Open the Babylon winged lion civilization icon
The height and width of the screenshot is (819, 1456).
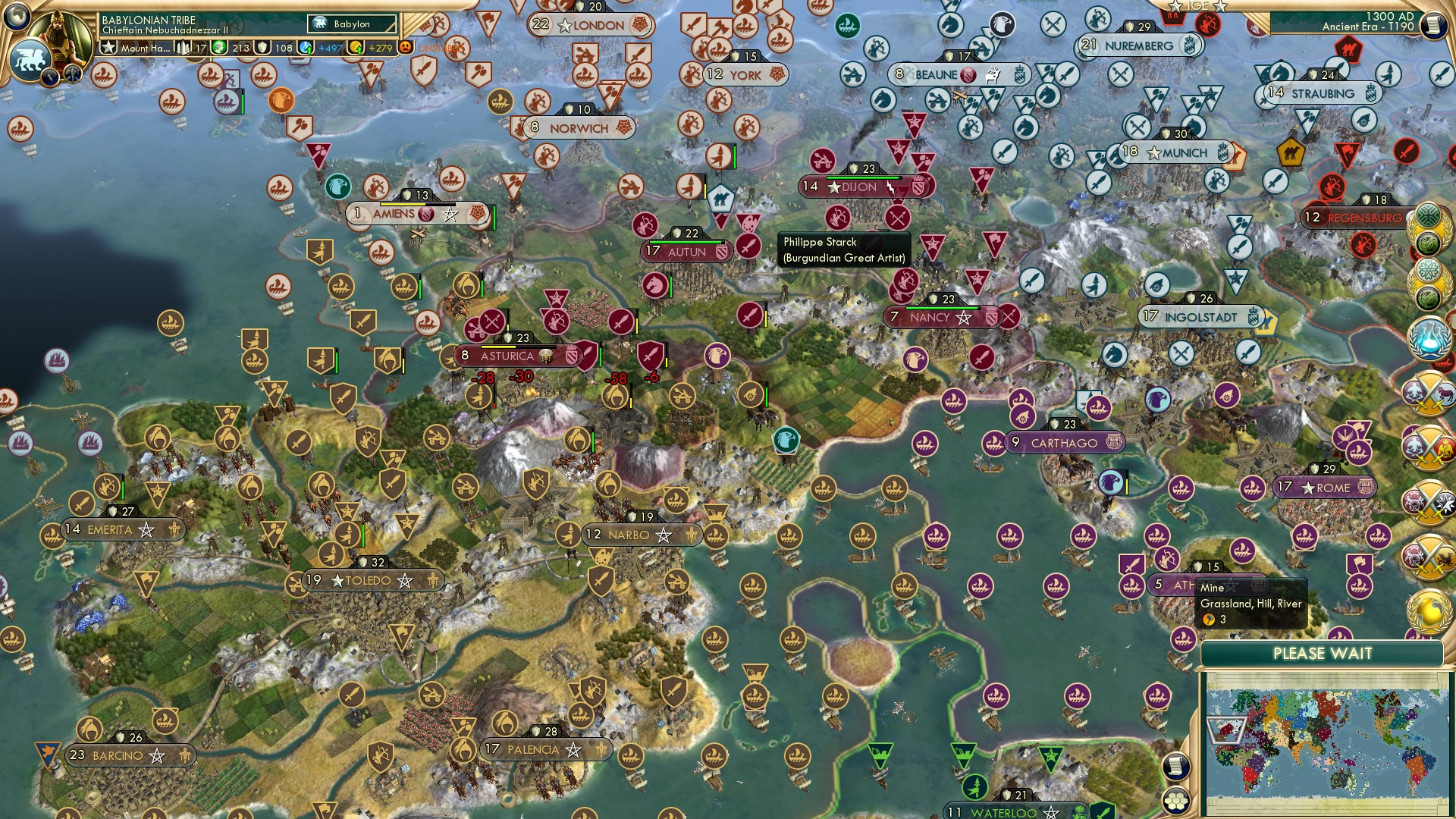(30, 61)
